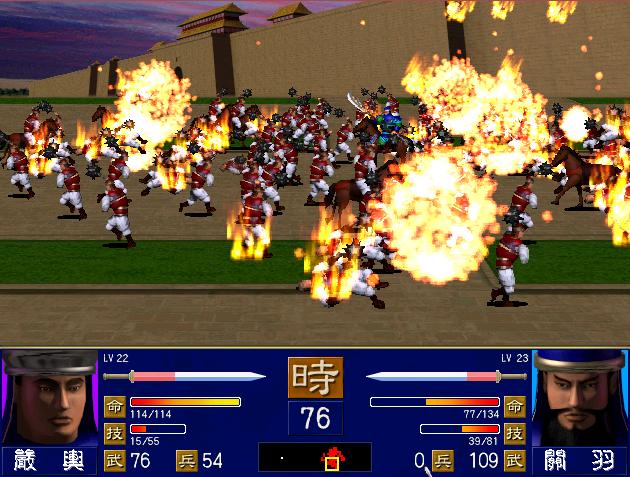This screenshot has width=630, height=477.
Task: Click 關羽's 命 life icon
Action: (516, 405)
